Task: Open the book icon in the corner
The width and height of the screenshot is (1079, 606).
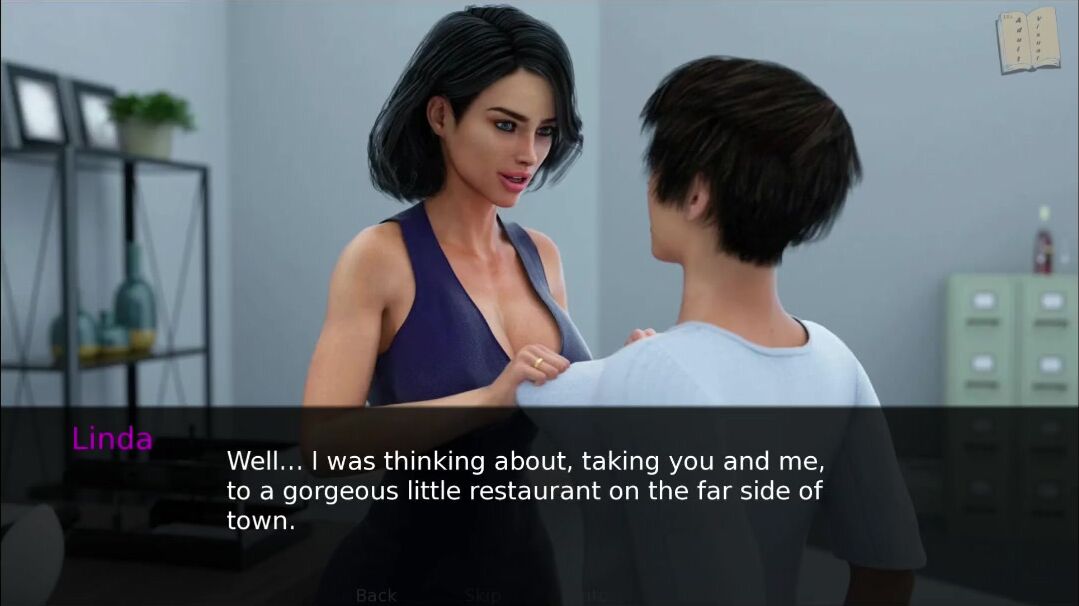Action: (1027, 41)
